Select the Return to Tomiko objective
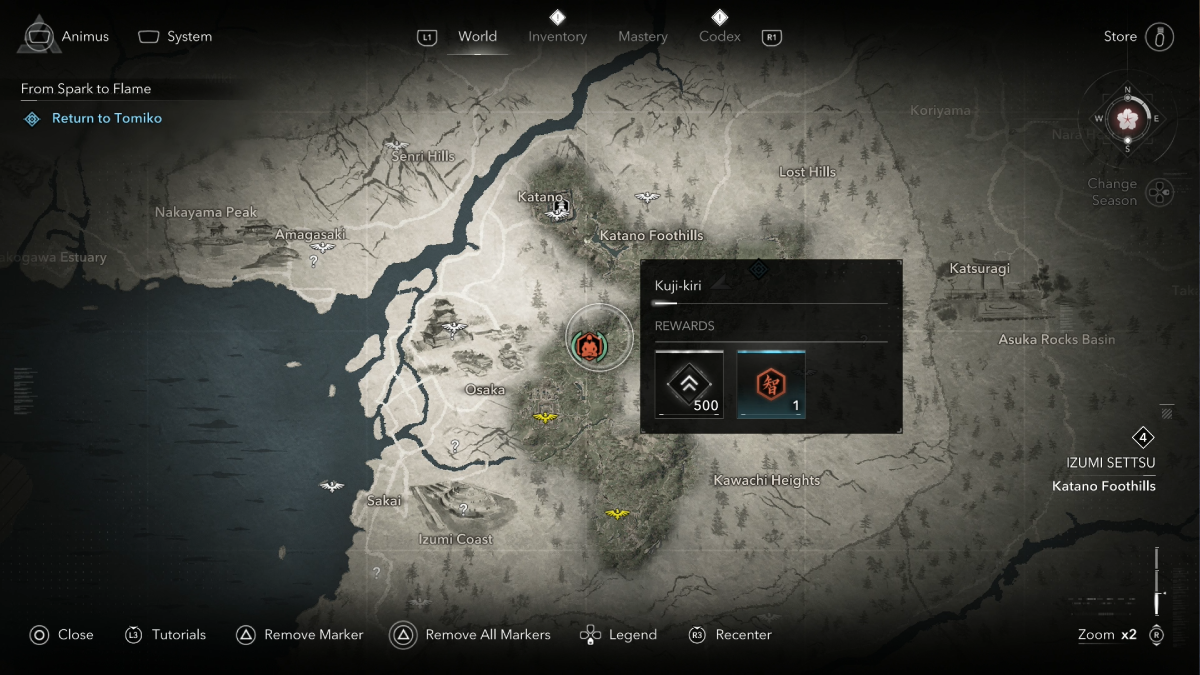Screen dimensions: 1200x675 point(106,118)
